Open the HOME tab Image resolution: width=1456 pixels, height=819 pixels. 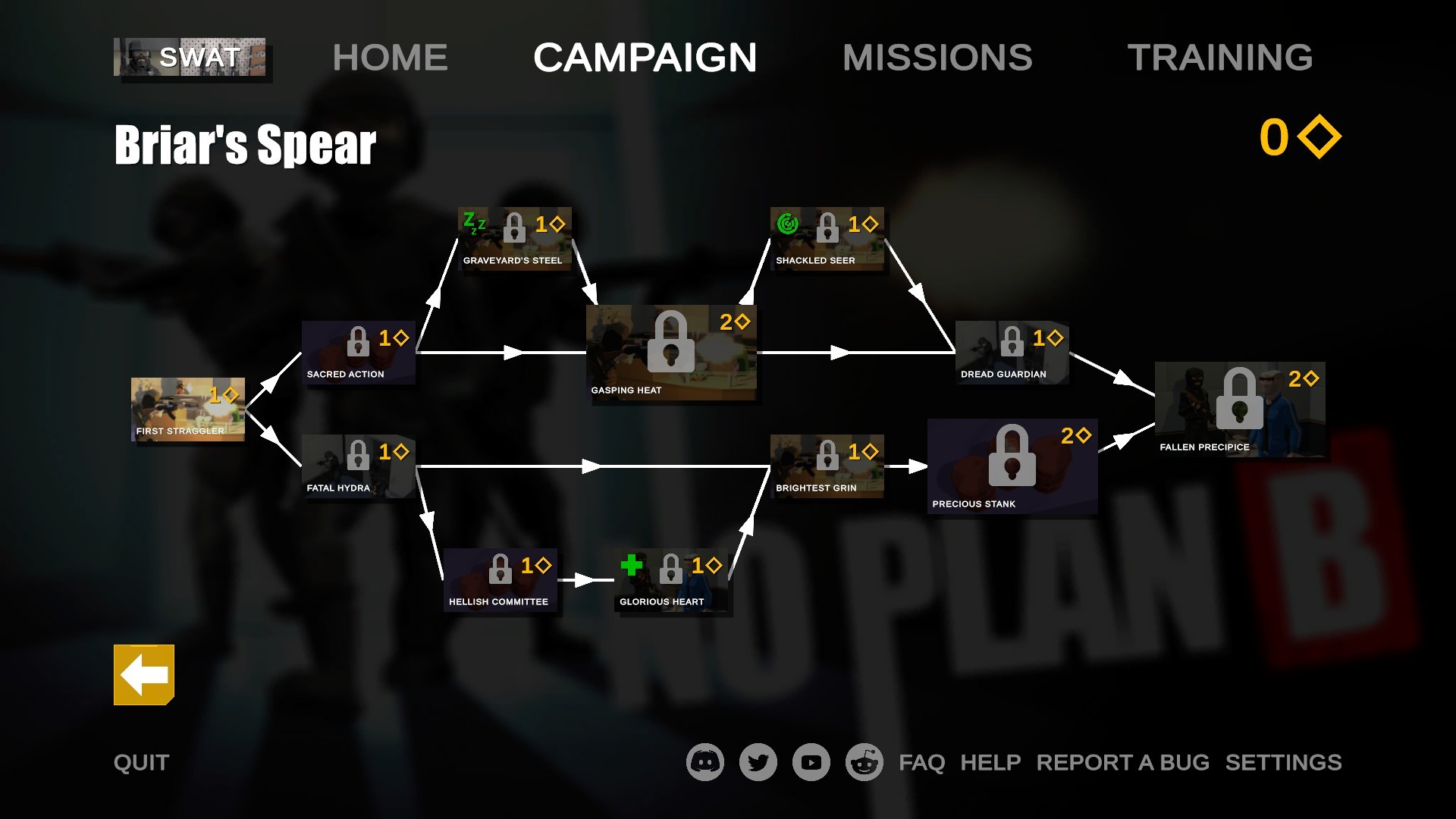click(390, 57)
